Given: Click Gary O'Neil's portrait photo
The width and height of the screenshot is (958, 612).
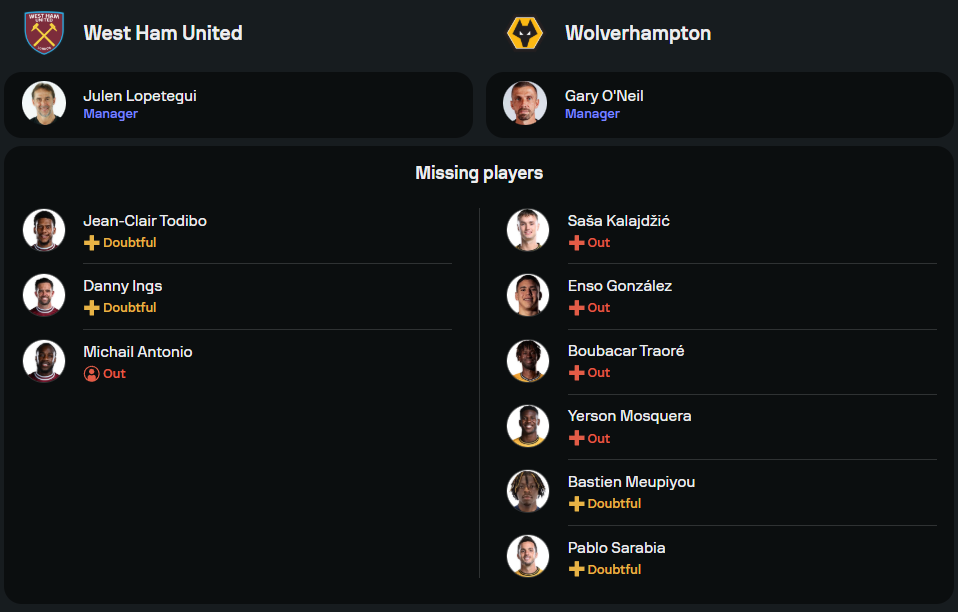Looking at the screenshot, I should [526, 103].
